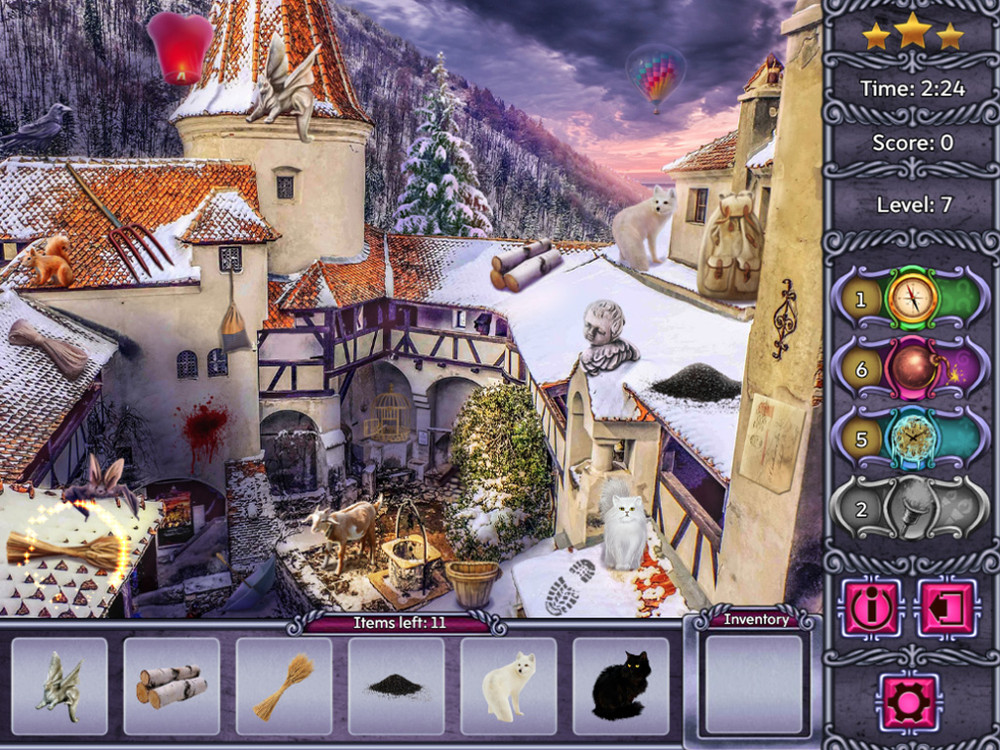Select the white fox item tile
This screenshot has height=750, width=1000.
pyautogui.click(x=508, y=686)
